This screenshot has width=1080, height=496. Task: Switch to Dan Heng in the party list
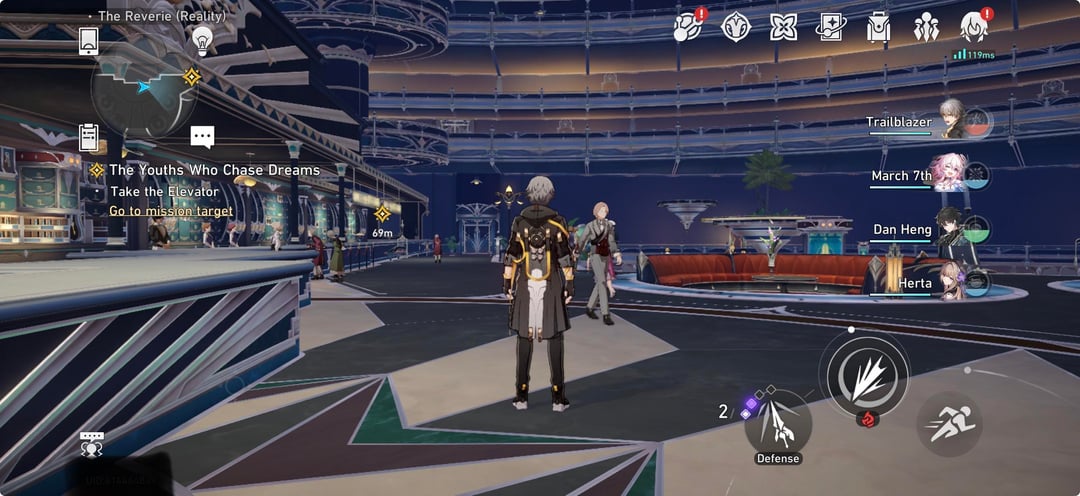[950, 229]
